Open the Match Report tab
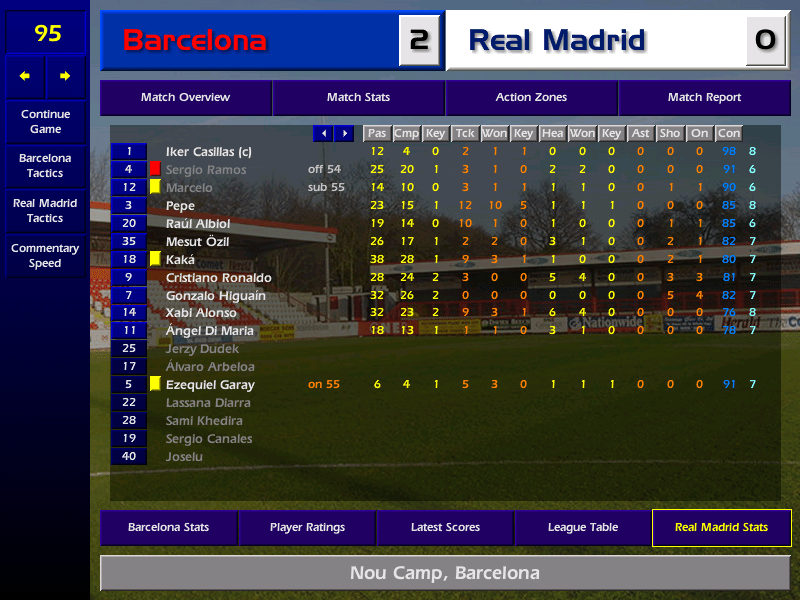 (x=704, y=98)
